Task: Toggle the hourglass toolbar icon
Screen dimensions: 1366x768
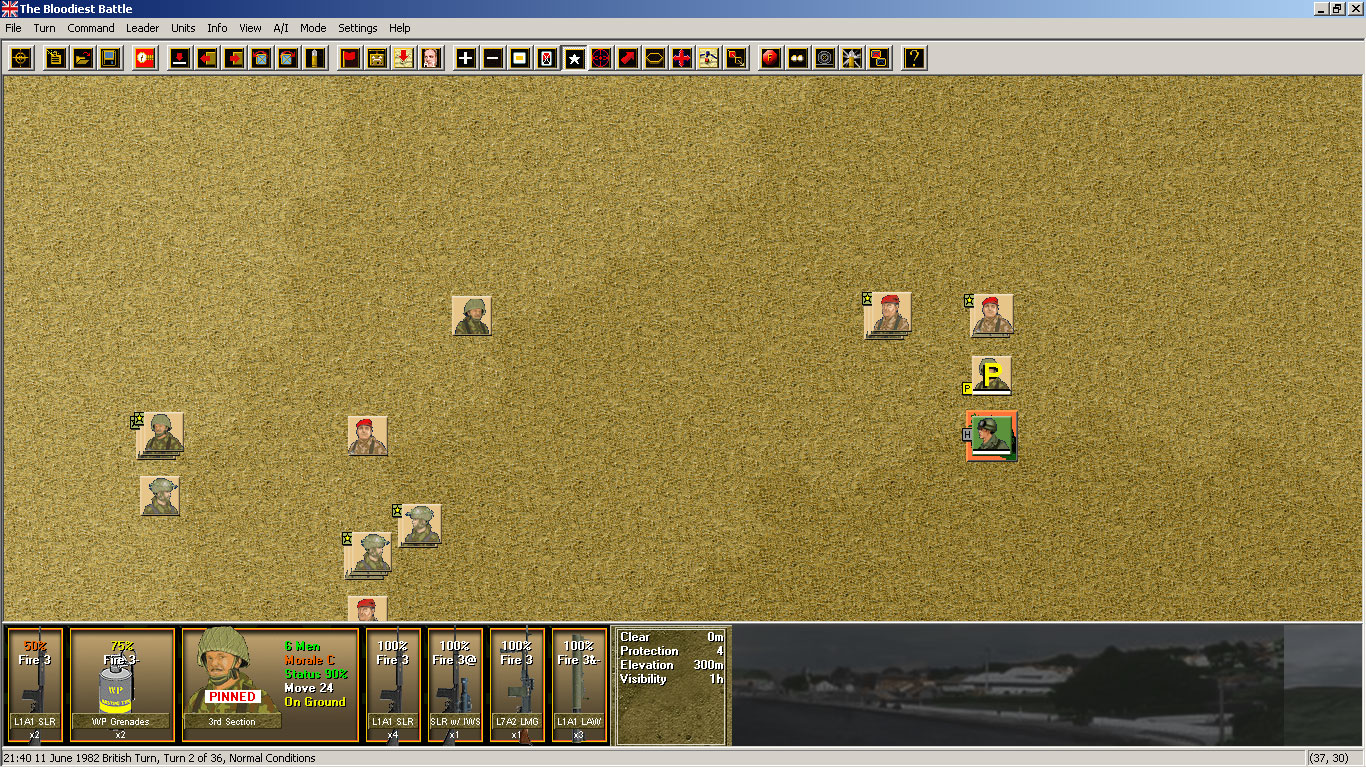Action: (545, 58)
